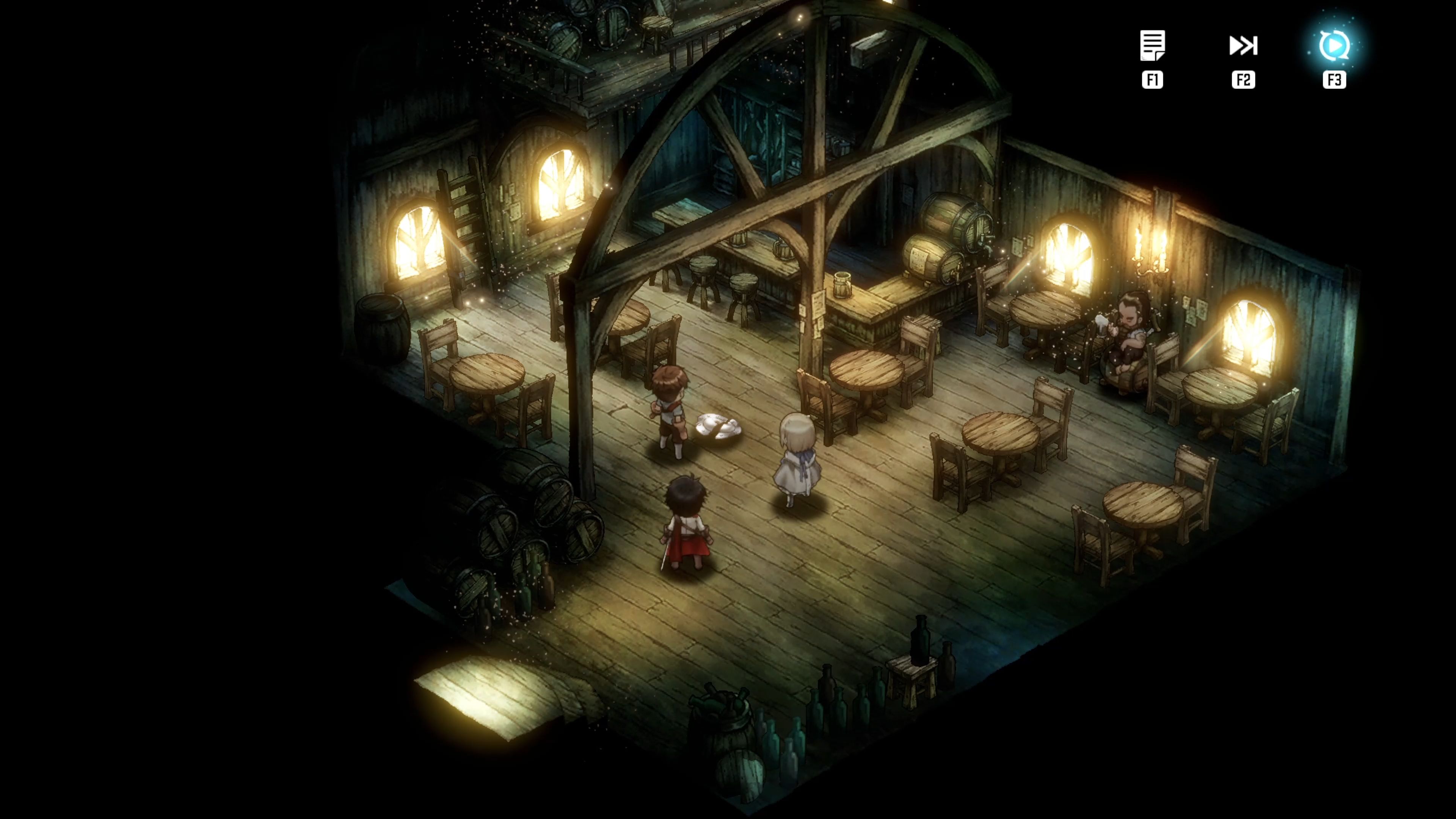Open the dialogue log icon
This screenshot has height=819, width=1456.
[1152, 46]
